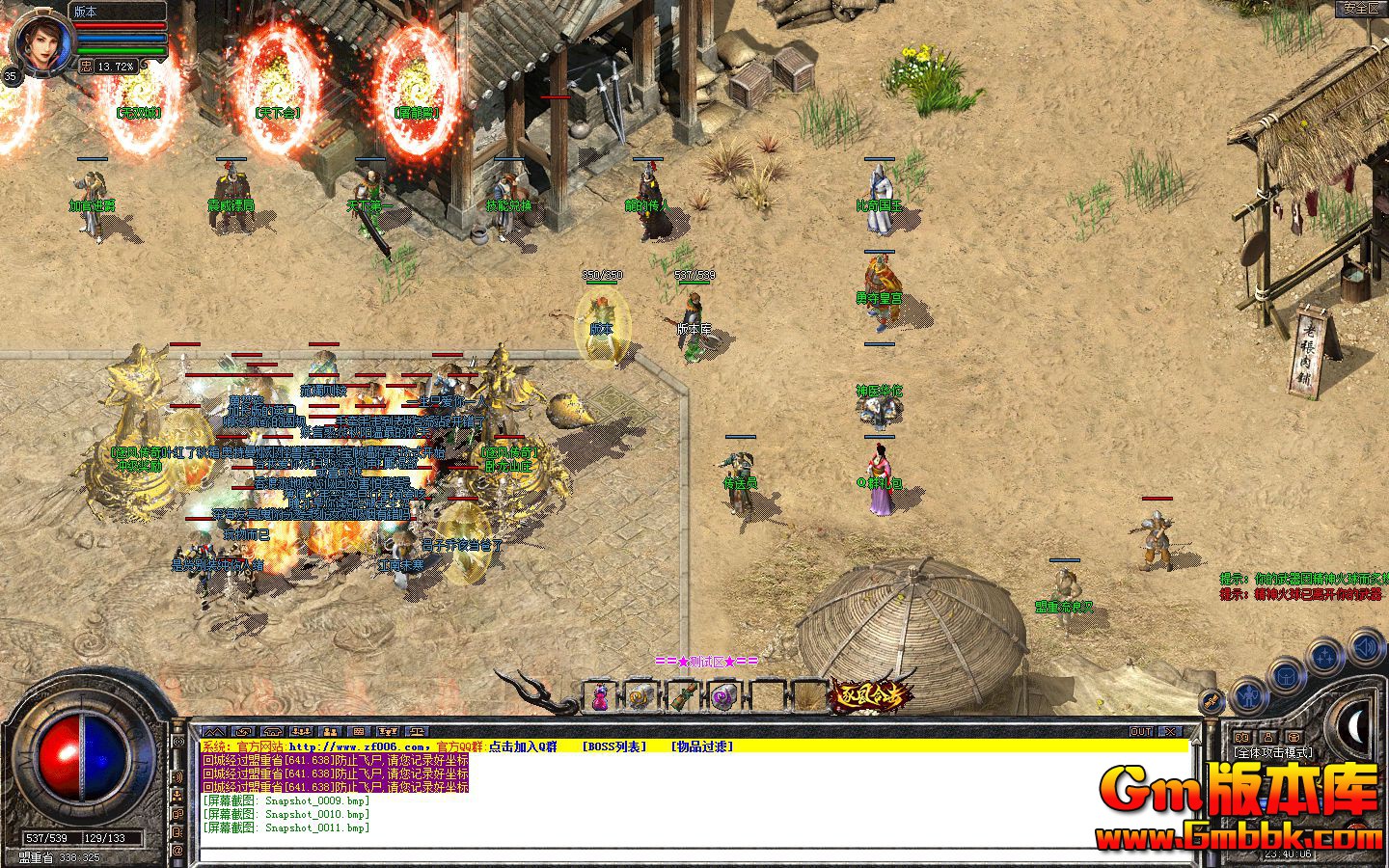
Task: Open the 物品过滤 item filter option
Action: tap(702, 748)
